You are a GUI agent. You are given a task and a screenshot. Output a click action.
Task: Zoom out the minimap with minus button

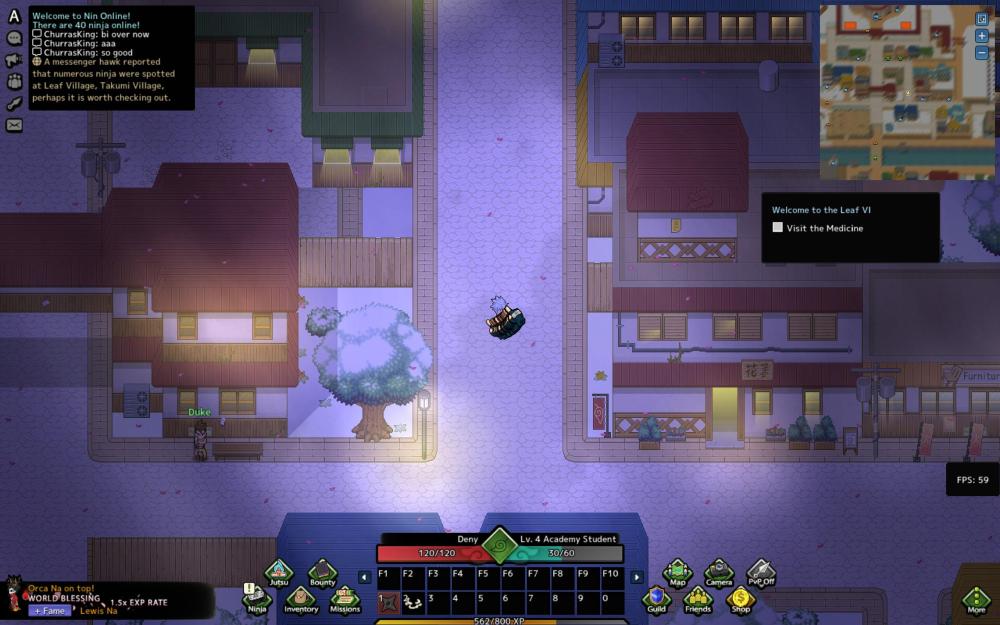[x=982, y=53]
